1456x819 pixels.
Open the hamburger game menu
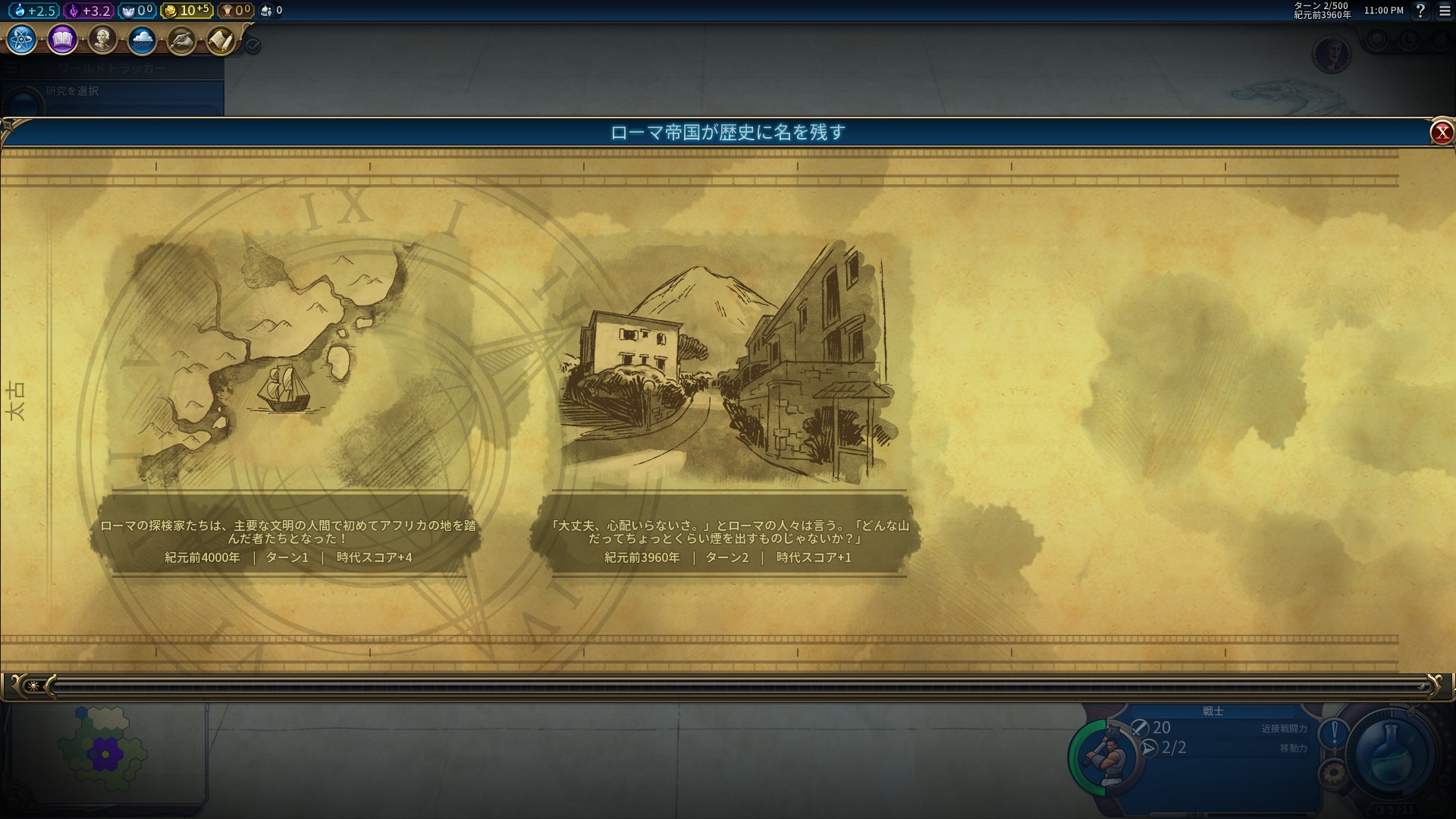pyautogui.click(x=1445, y=11)
